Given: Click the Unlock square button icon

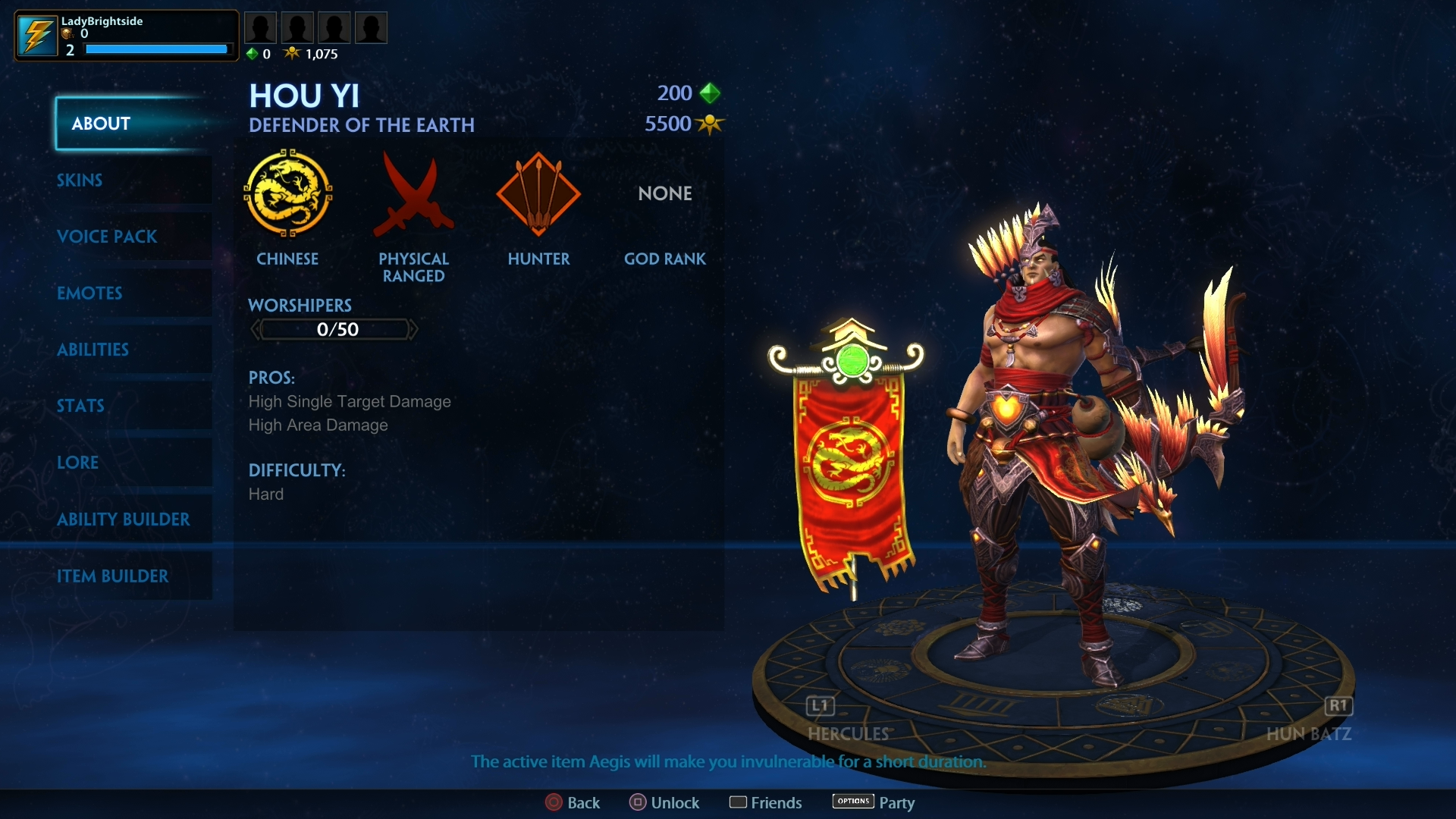Looking at the screenshot, I should [x=638, y=802].
